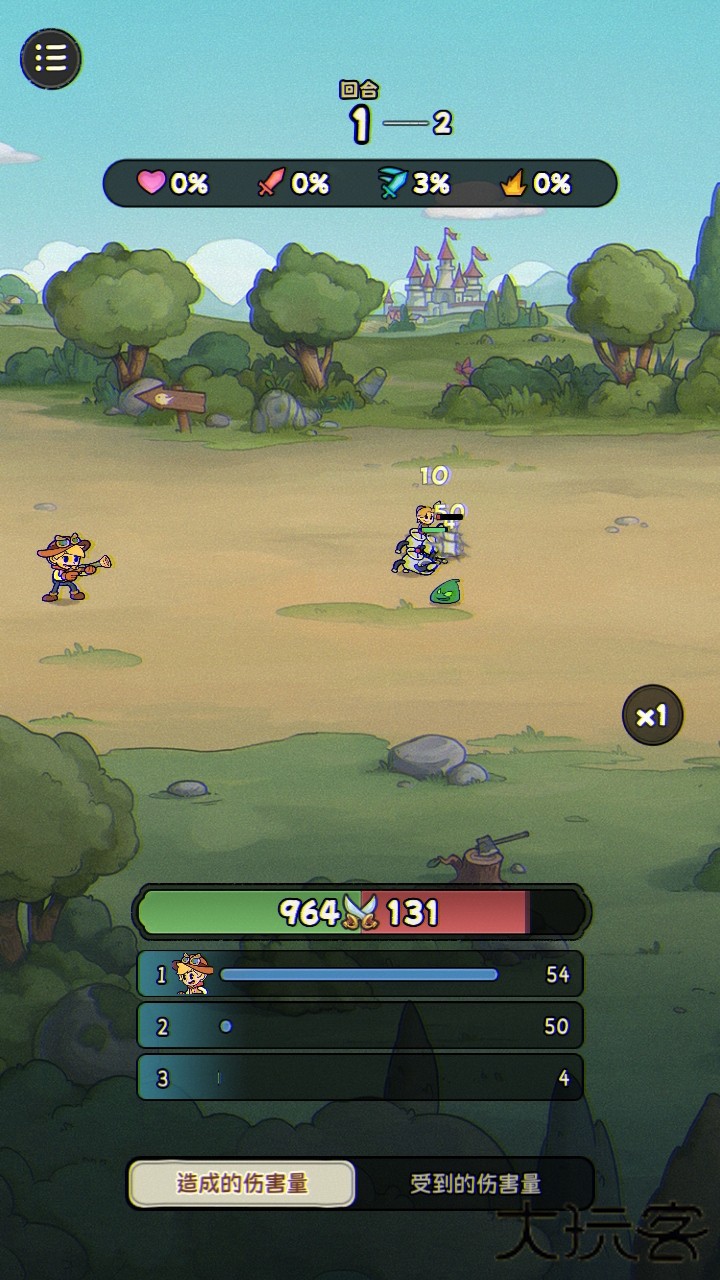Screen dimensions: 720x1280
Task: Select the rank 3 damage row
Action: [360, 1078]
